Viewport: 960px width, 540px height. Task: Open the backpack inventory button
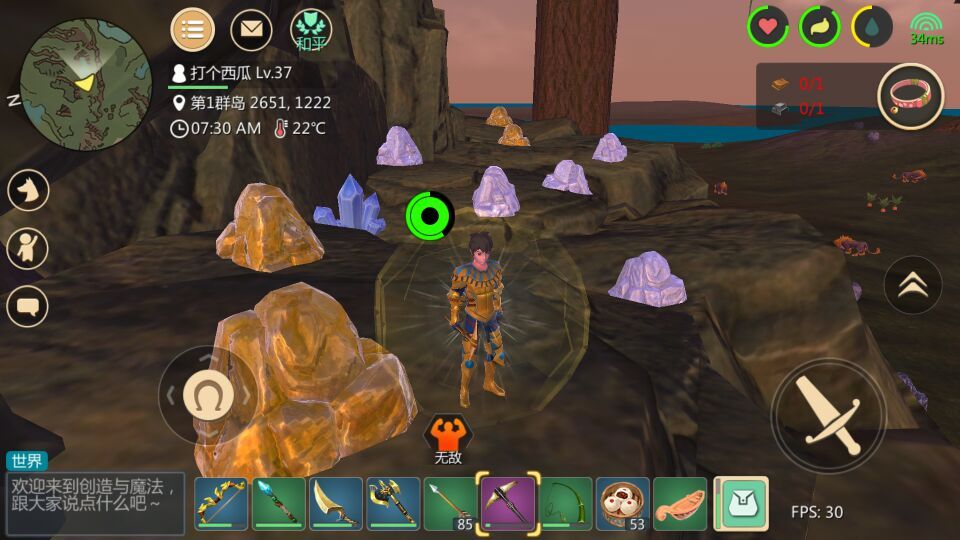[740, 503]
